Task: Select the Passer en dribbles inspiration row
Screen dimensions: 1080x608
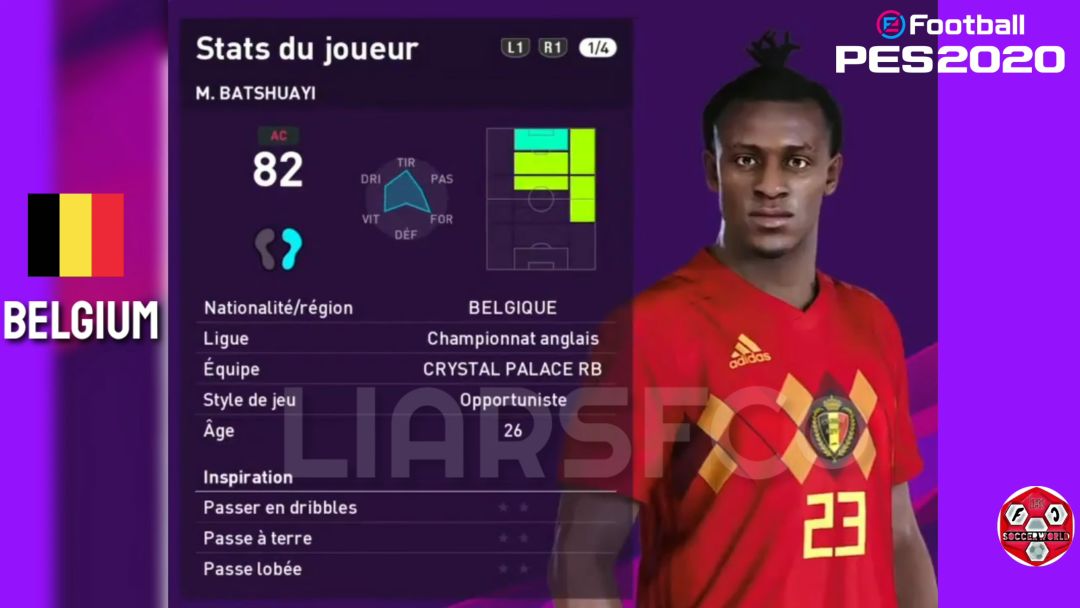Action: click(x=403, y=508)
